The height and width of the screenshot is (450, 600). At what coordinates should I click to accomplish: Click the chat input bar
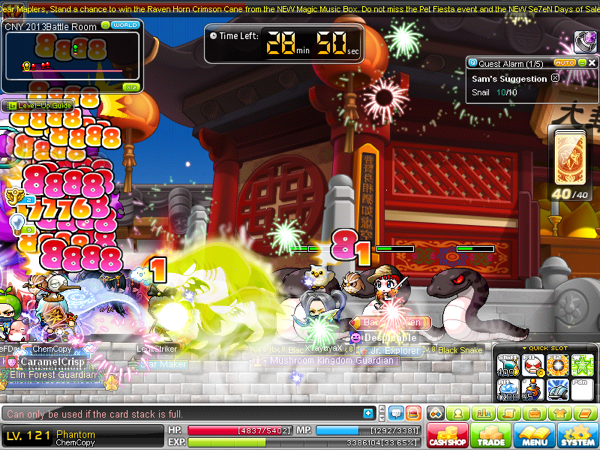click(x=180, y=413)
